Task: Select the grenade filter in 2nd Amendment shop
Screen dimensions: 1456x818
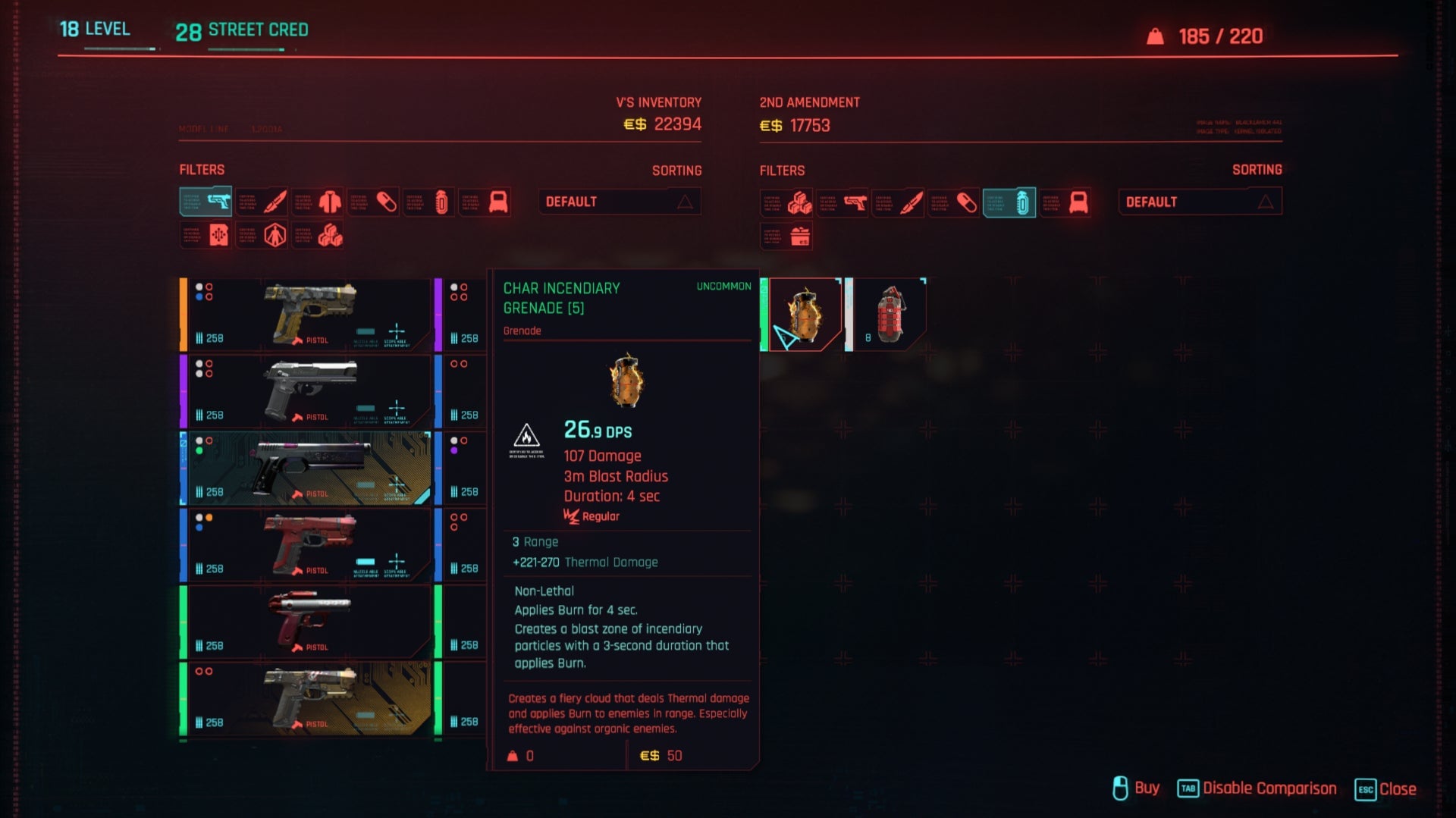Action: pos(1009,202)
